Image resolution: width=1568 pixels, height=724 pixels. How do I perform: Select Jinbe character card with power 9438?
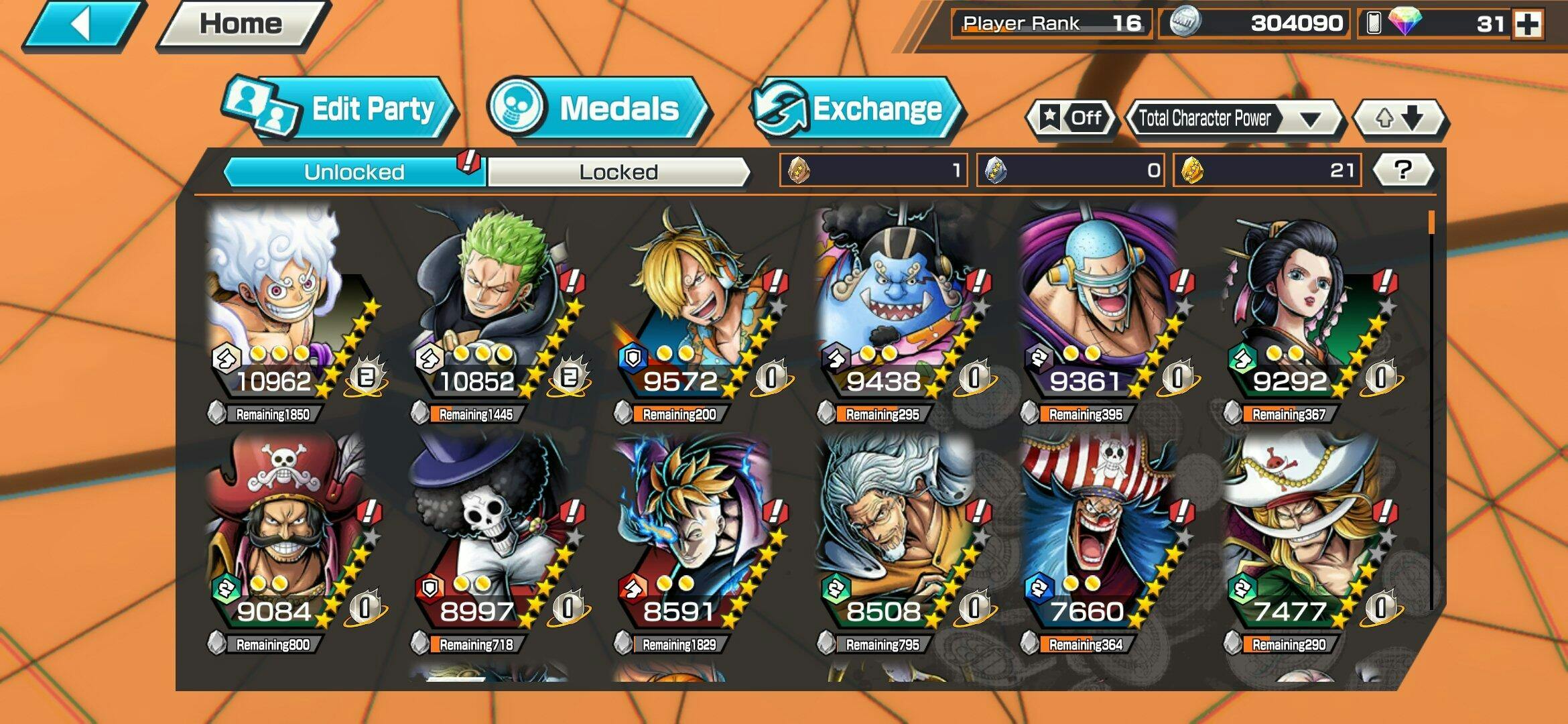coord(898,308)
